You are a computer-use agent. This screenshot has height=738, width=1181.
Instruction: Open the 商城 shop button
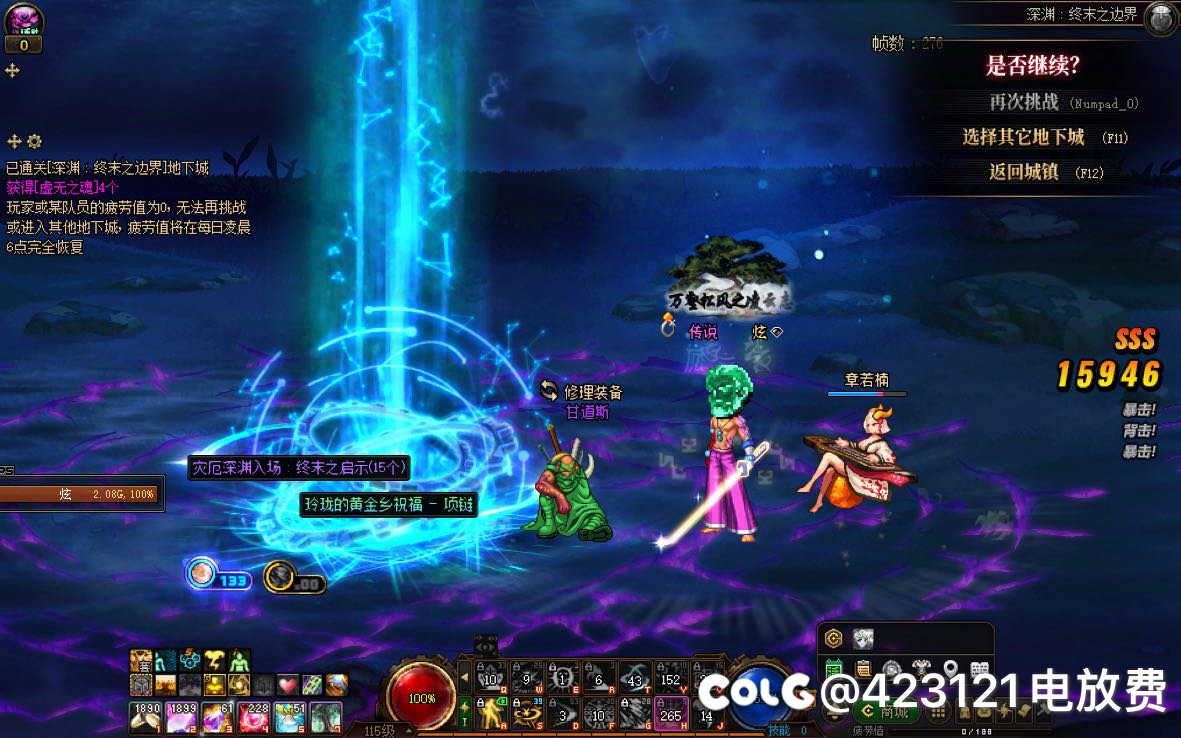[x=886, y=712]
